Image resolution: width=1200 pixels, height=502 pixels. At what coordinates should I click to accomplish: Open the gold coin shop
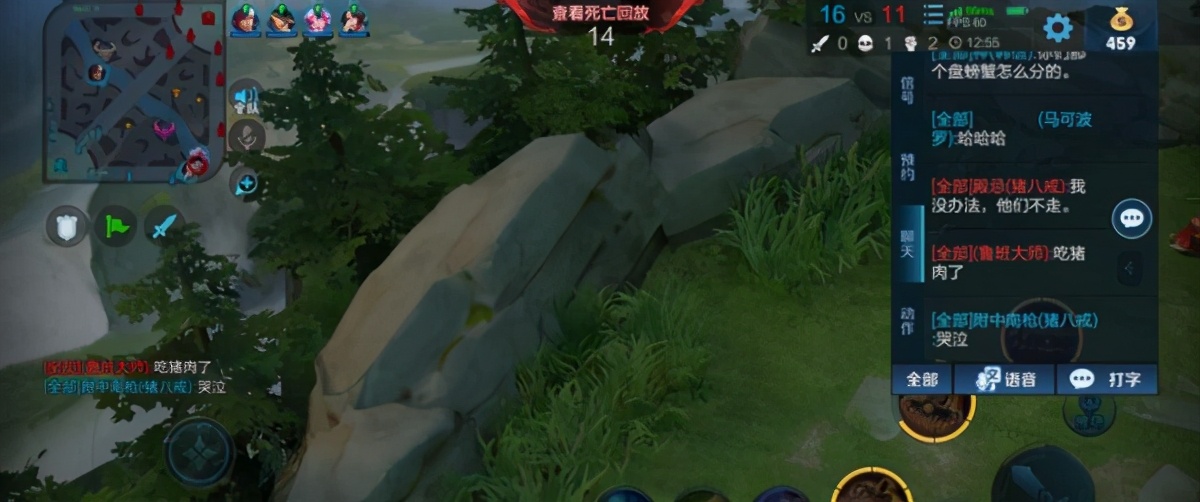tap(1120, 27)
